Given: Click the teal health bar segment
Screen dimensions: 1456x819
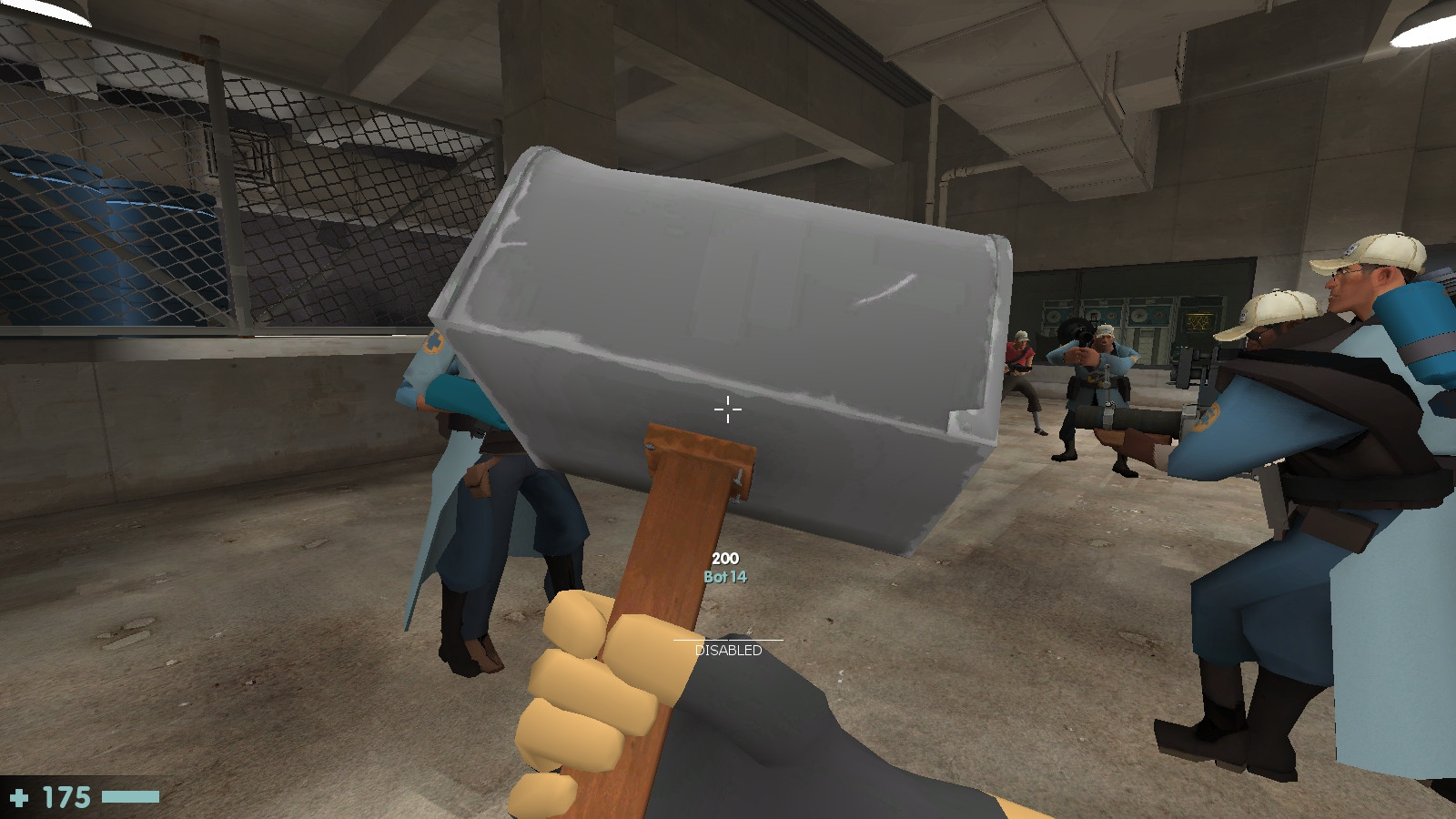Looking at the screenshot, I should 127,795.
